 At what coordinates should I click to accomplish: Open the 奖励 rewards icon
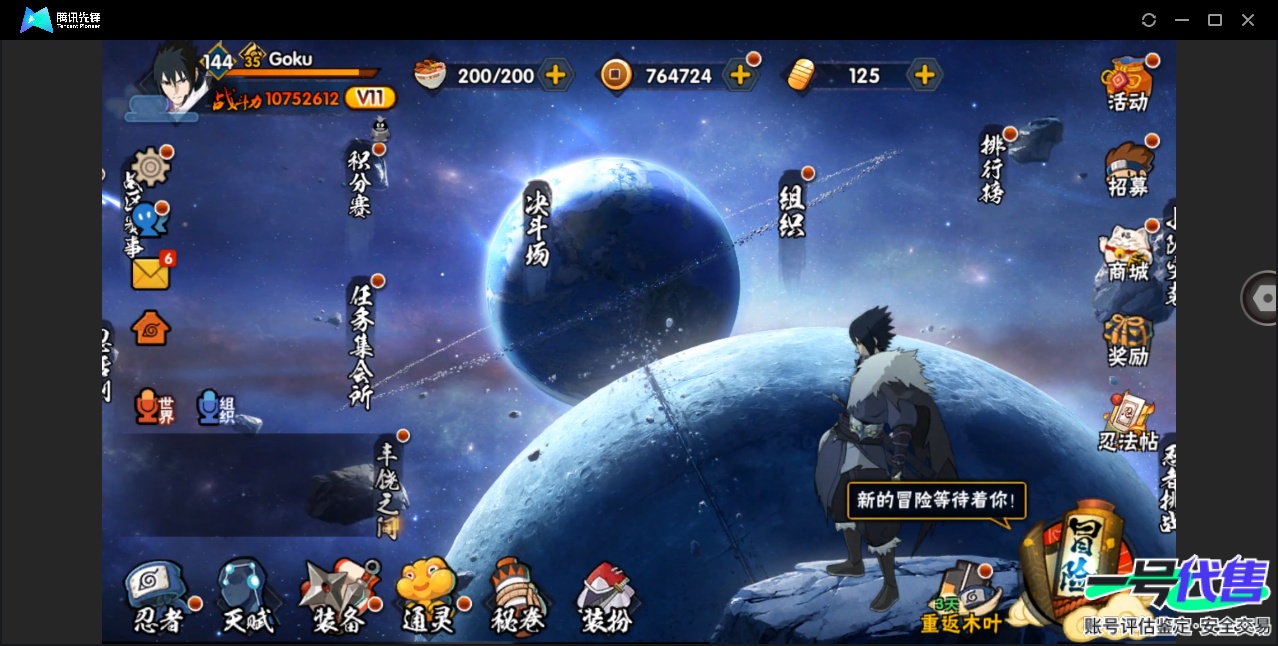tap(1127, 340)
